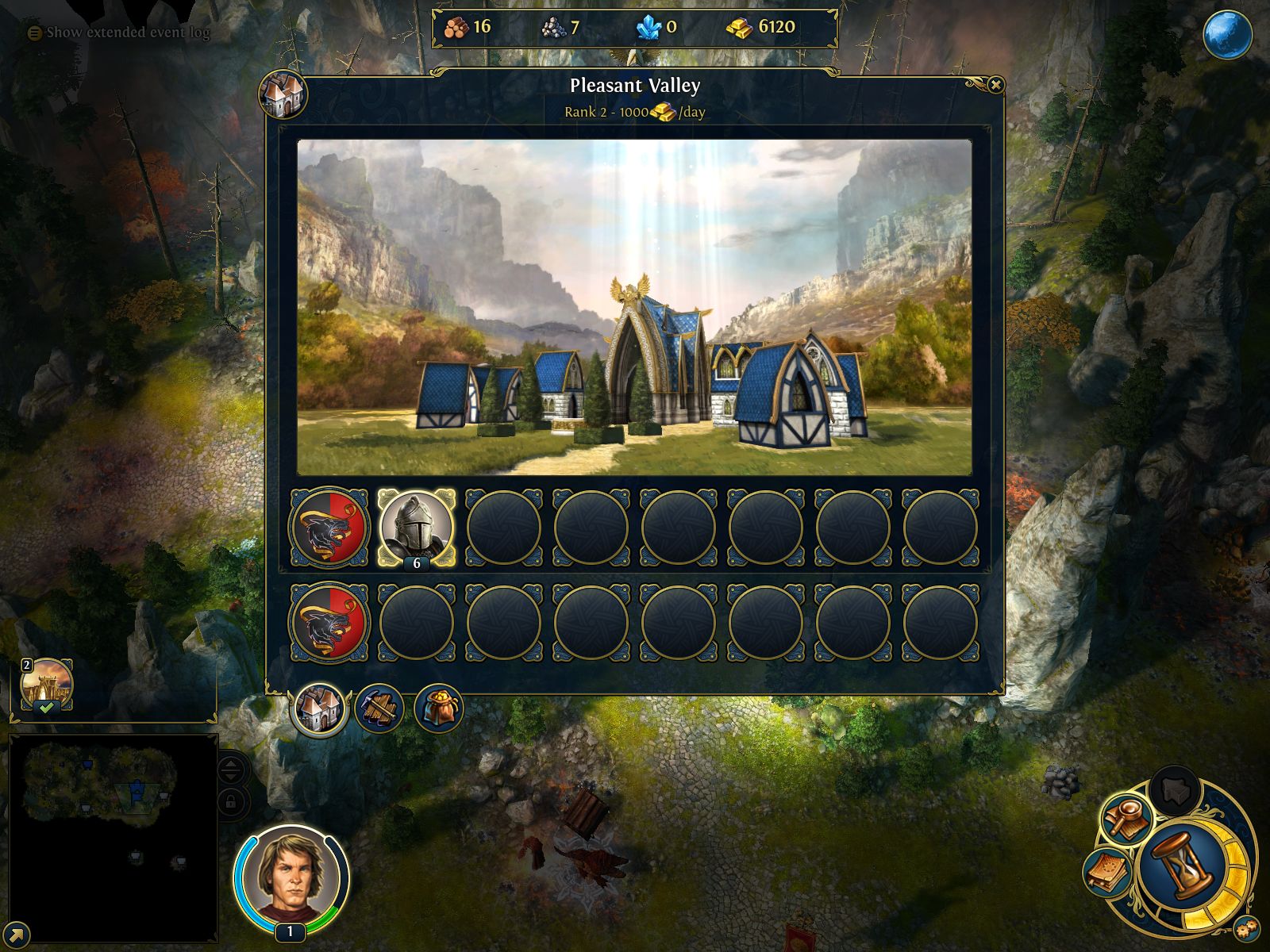1270x952 pixels.
Task: Open the blue globe menu icon
Action: (x=1226, y=36)
